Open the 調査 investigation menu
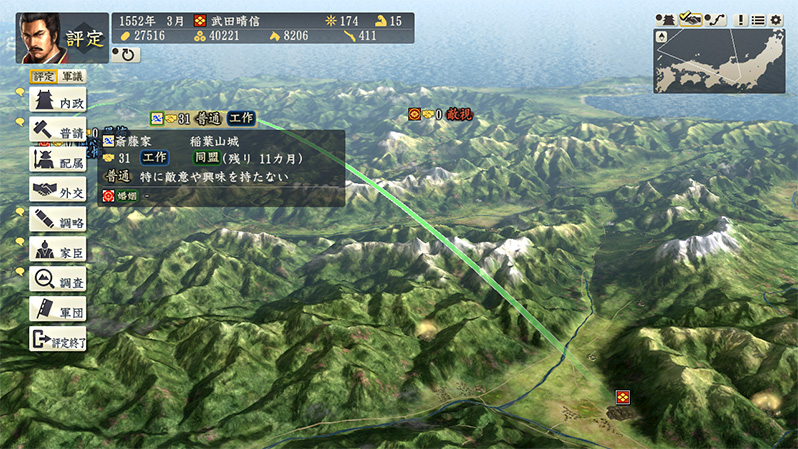The width and height of the screenshot is (798, 449). (58, 279)
